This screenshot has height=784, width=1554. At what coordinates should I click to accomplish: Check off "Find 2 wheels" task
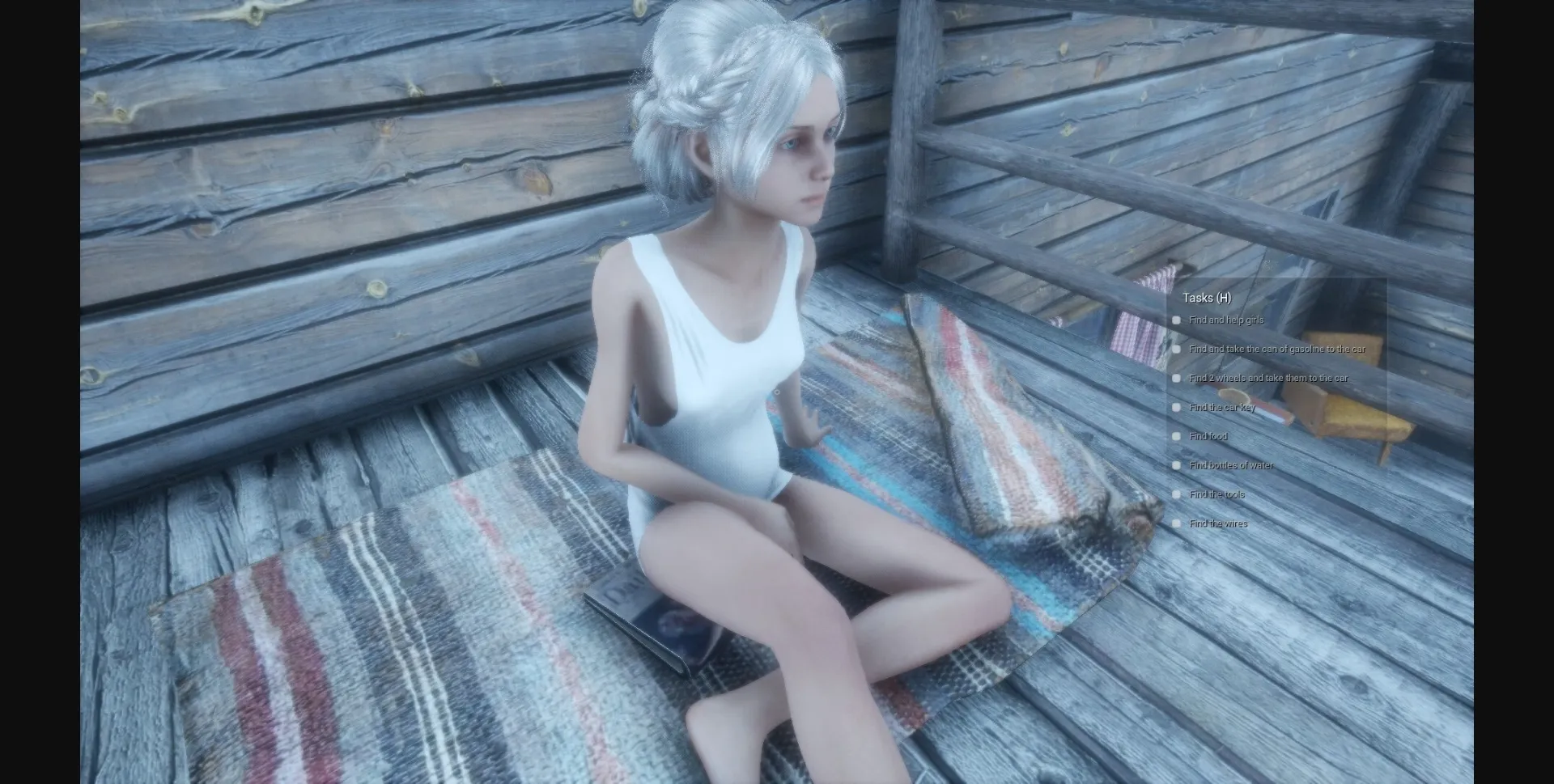[1176, 378]
